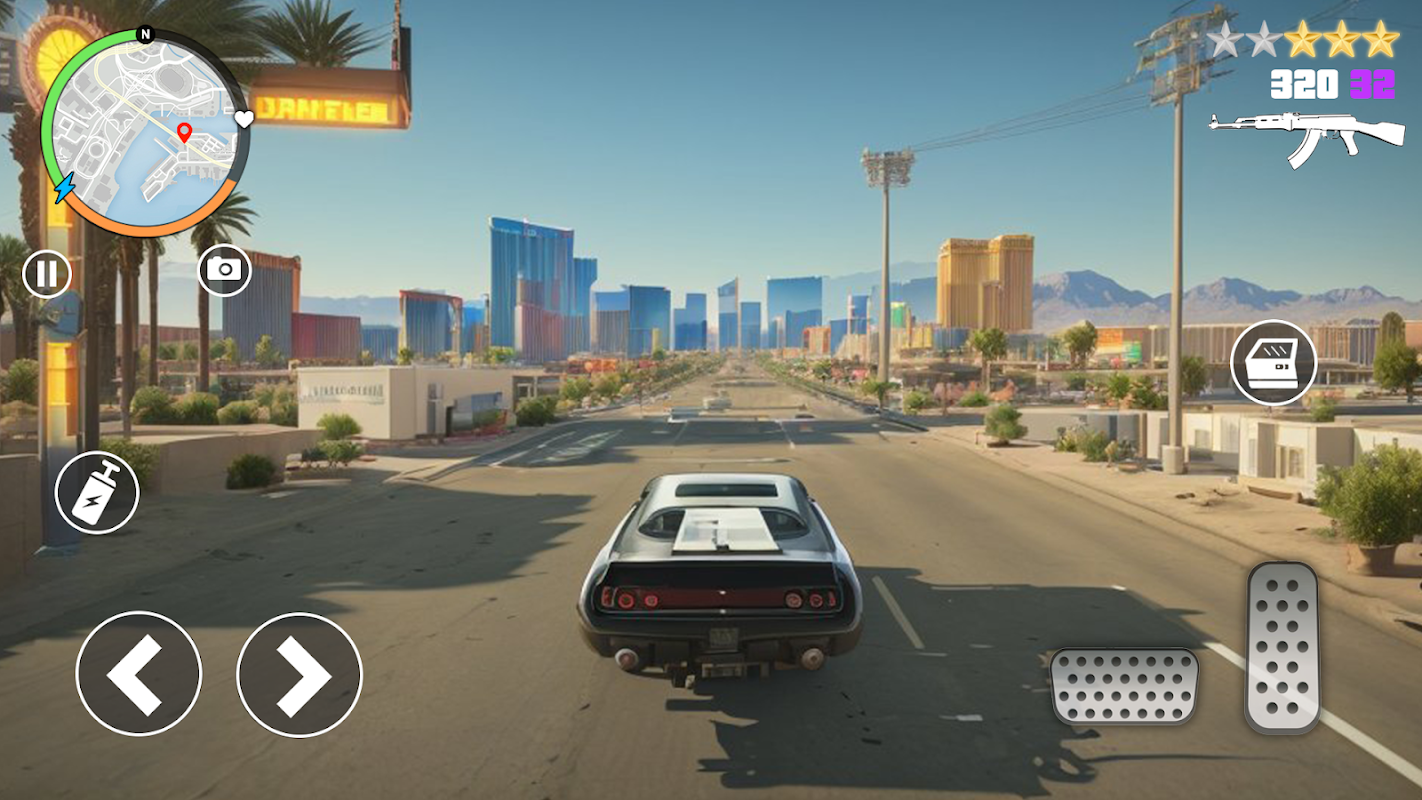Steer left with the left arrow
Screen dimensions: 1422x800
(138, 673)
